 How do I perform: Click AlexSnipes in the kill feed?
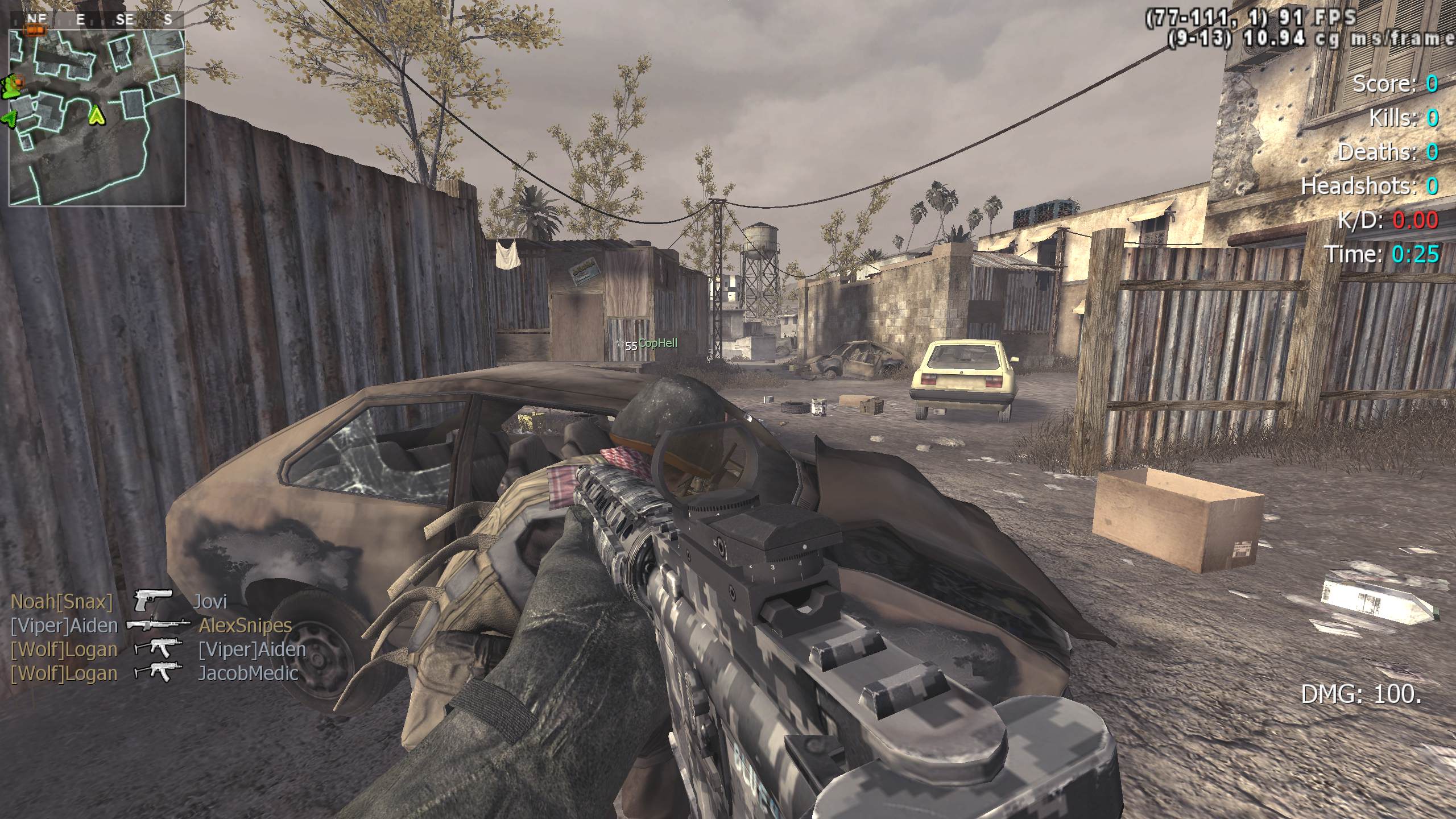point(245,626)
